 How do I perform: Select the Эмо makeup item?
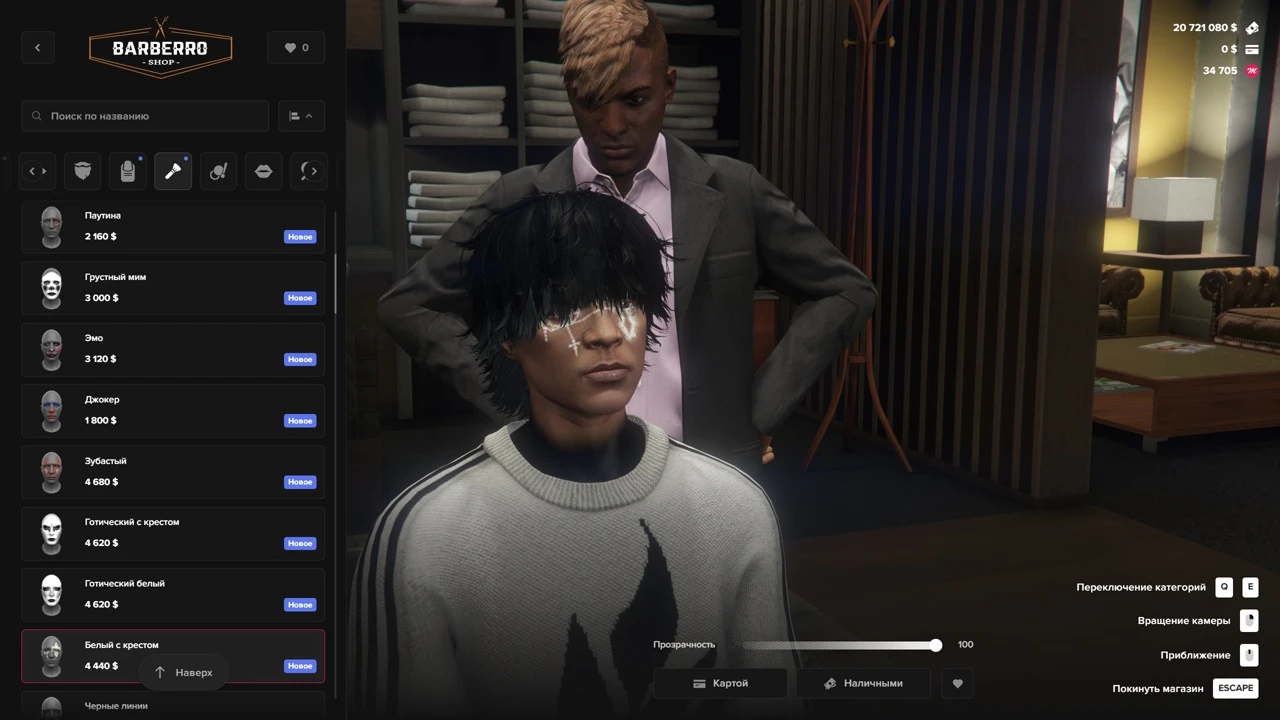click(173, 349)
